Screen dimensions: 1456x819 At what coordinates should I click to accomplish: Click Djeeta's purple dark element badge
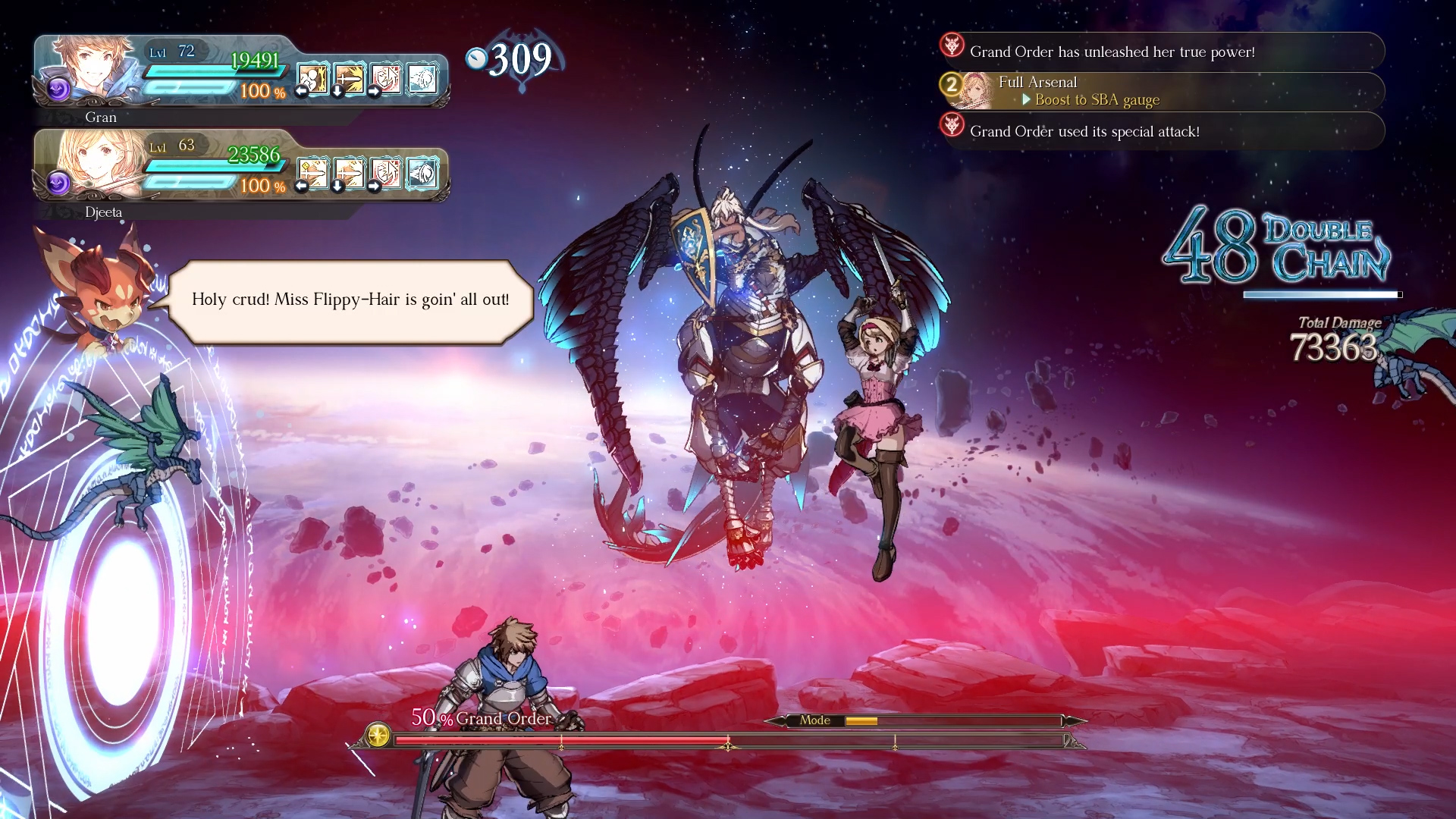point(58,184)
